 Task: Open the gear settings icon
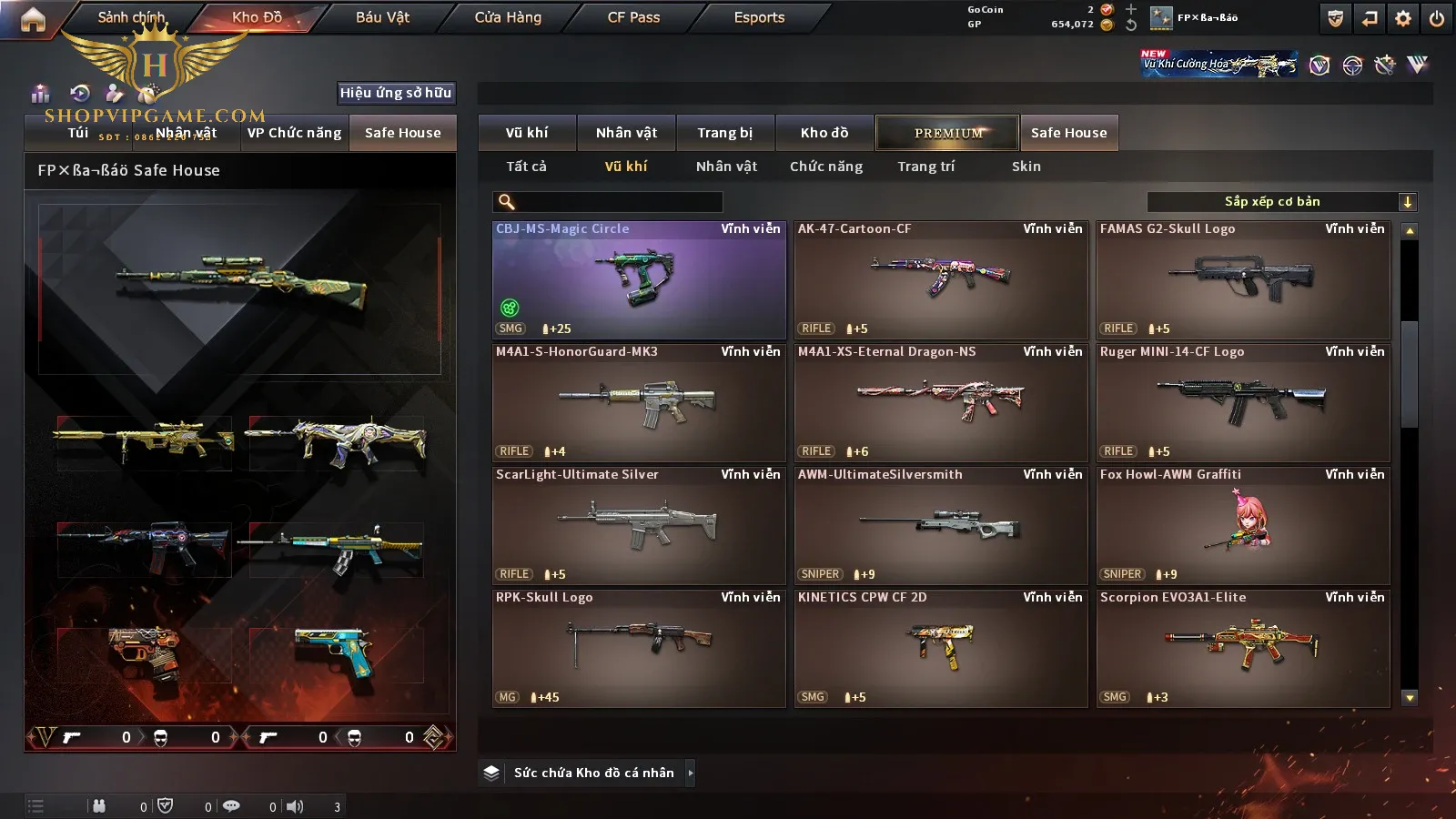click(x=1403, y=18)
